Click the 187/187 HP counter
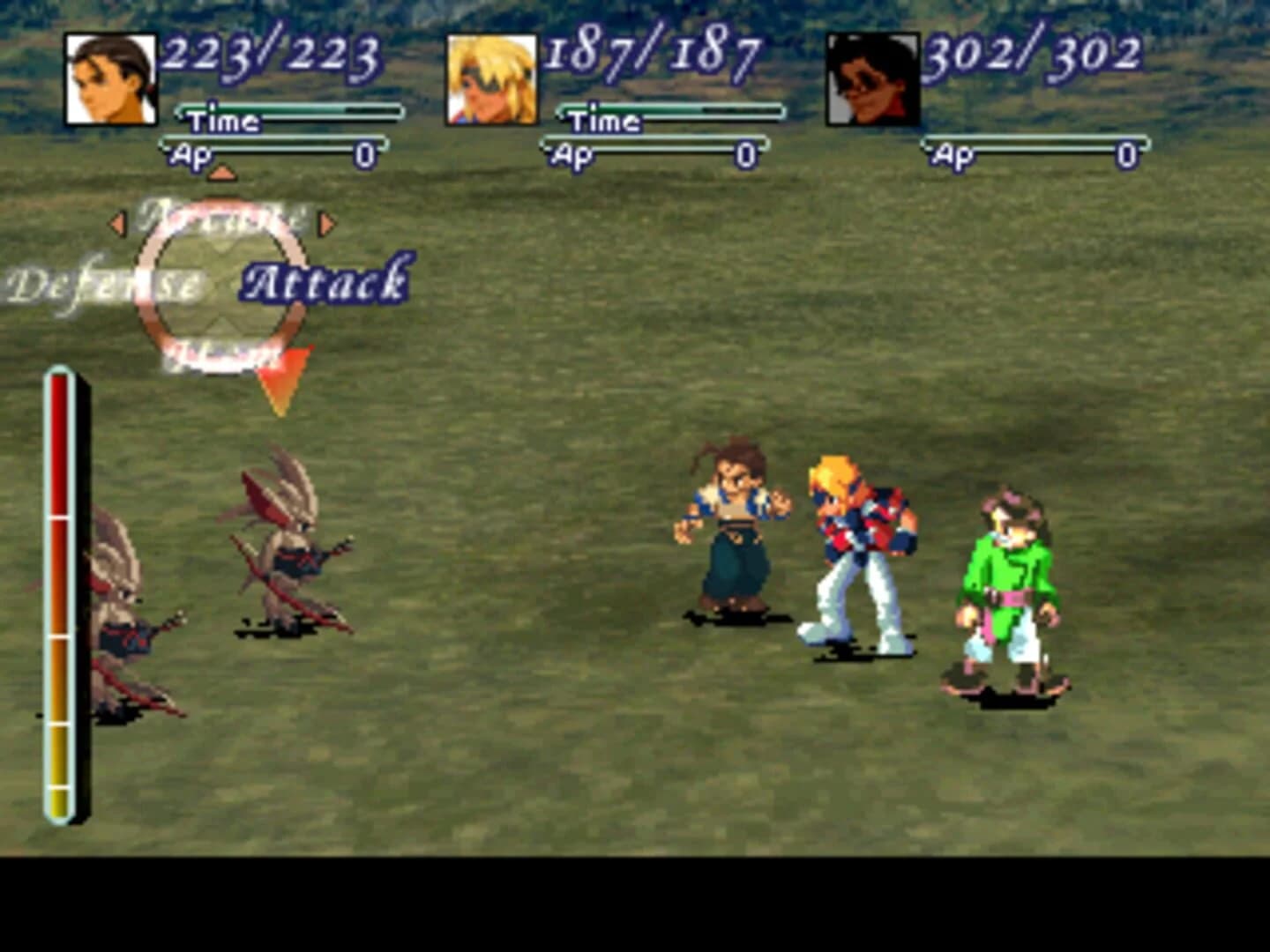The width and height of the screenshot is (1270, 952). (x=654, y=55)
